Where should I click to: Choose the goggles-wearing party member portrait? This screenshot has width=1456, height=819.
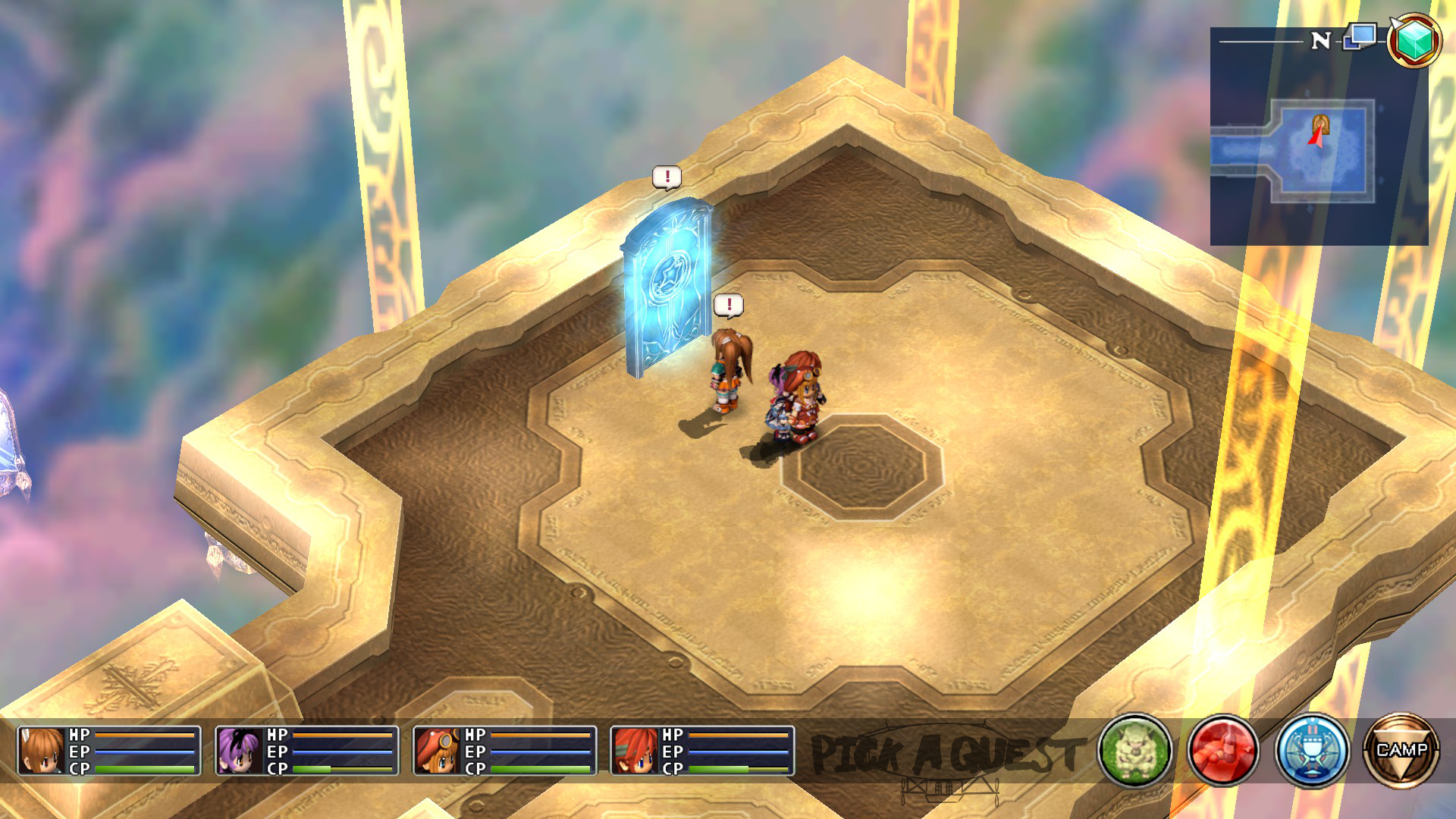(437, 751)
